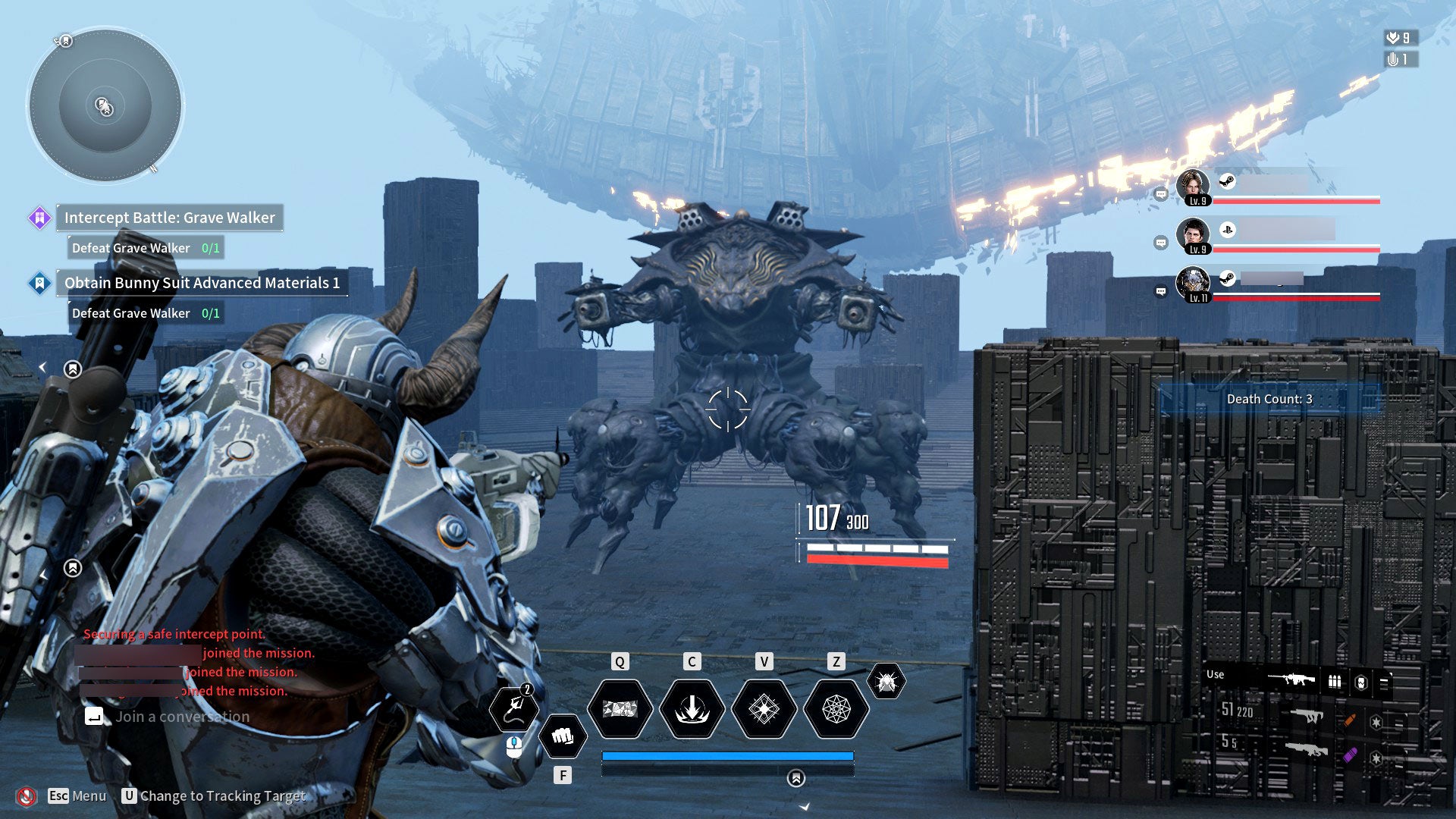Open chat via Join a conversation bubble icon
Screen dimensions: 1456x819
click(94, 716)
